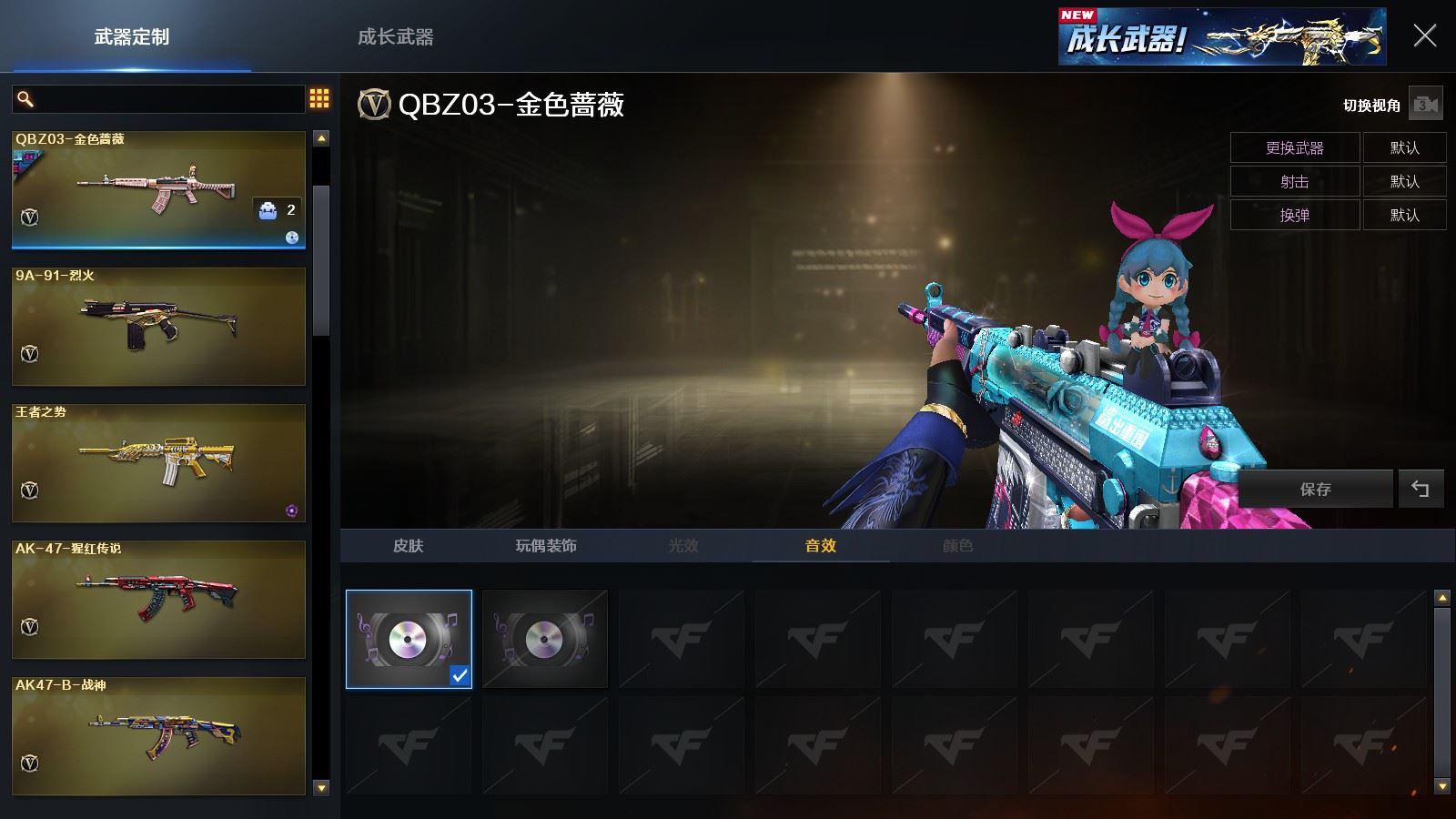Preview the 射击 animation
This screenshot has height=819, width=1456.
tap(1294, 181)
